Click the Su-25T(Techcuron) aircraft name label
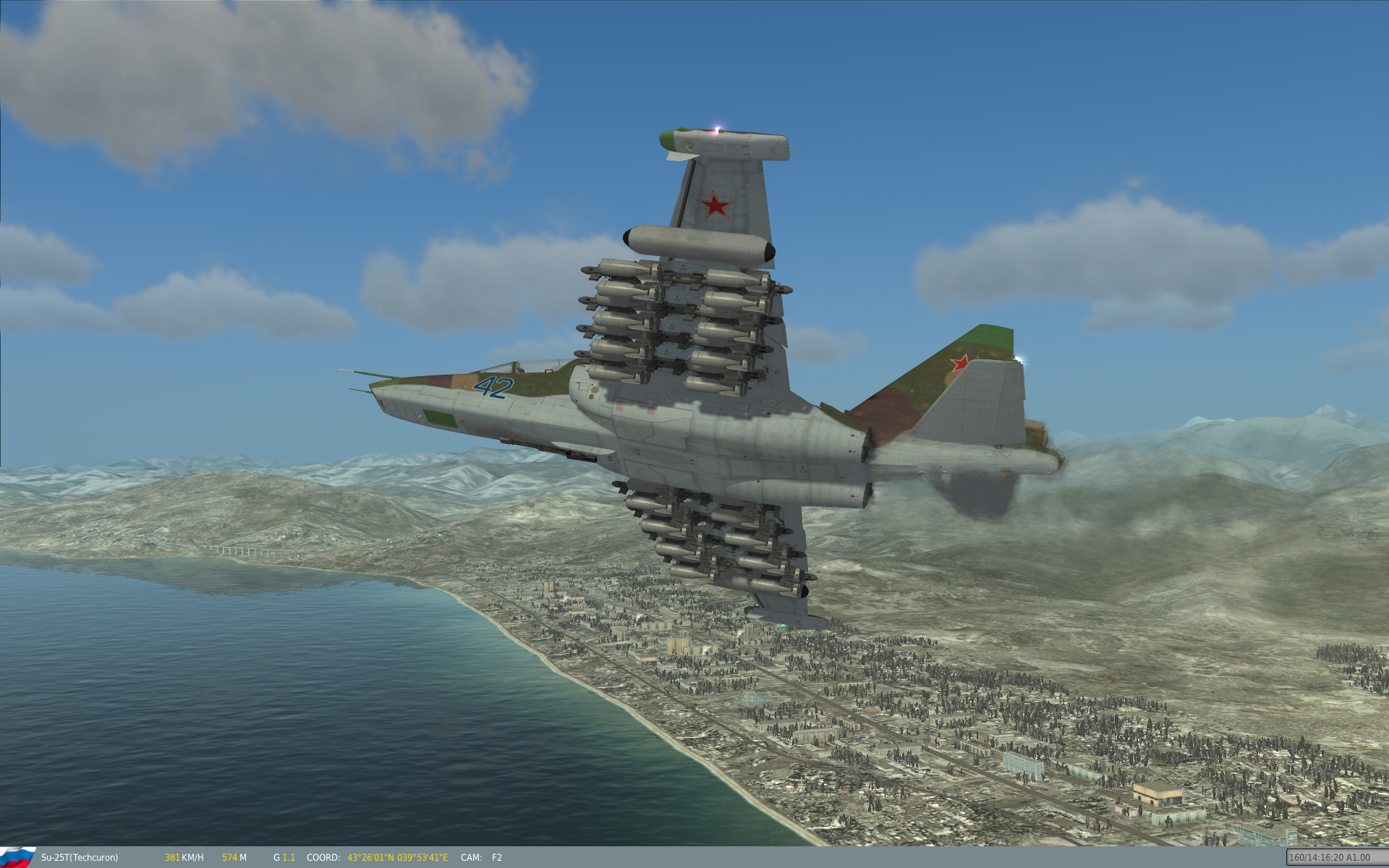Screen dimensions: 1389x868 pyautogui.click(x=78, y=857)
